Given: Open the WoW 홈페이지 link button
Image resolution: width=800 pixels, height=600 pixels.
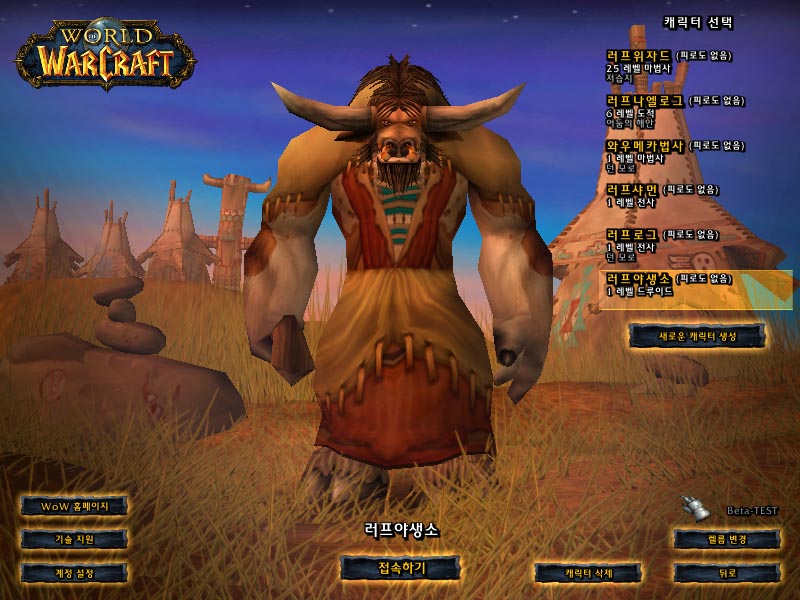Looking at the screenshot, I should 75,506.
